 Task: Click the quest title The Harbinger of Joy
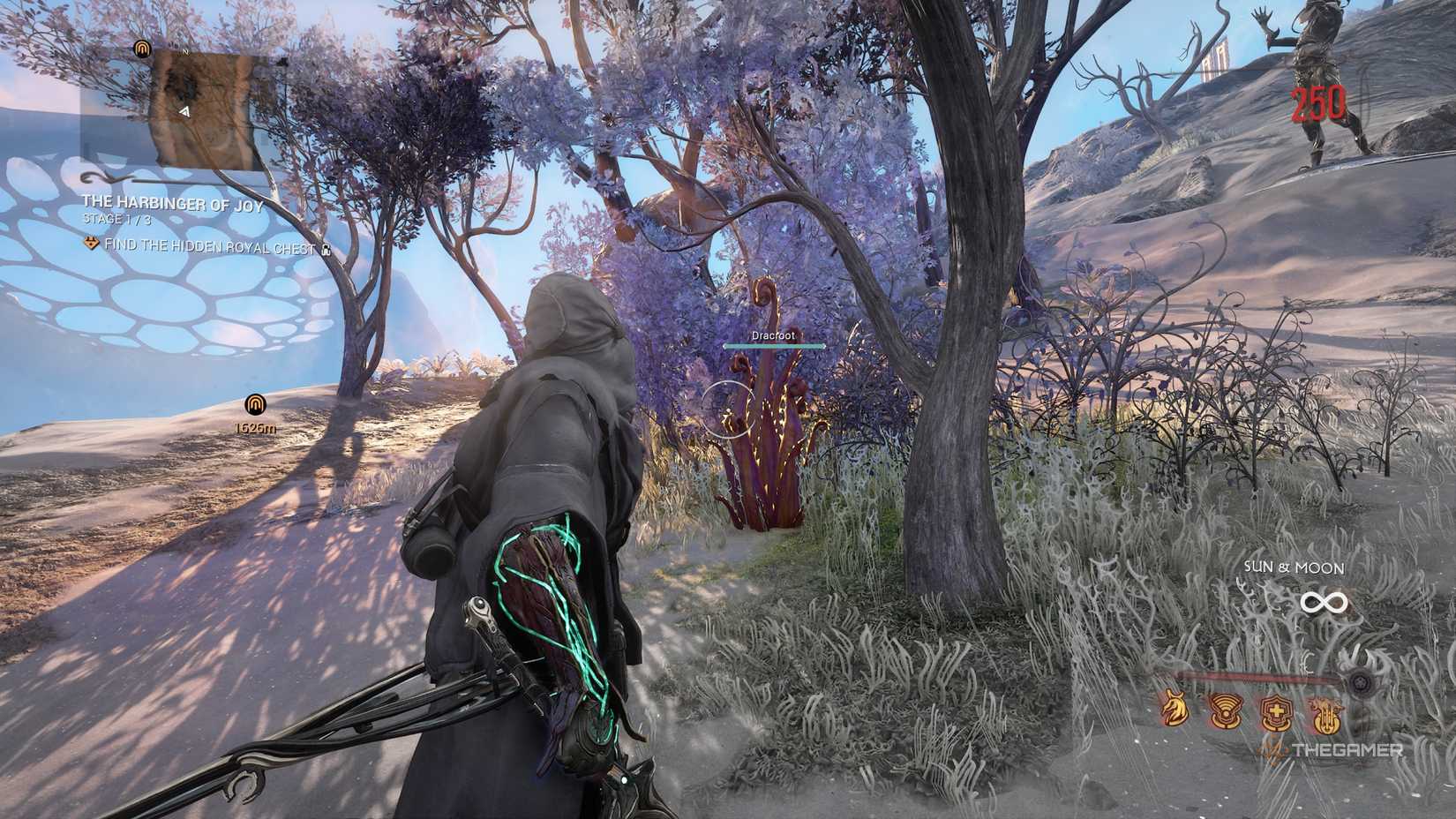(x=173, y=205)
